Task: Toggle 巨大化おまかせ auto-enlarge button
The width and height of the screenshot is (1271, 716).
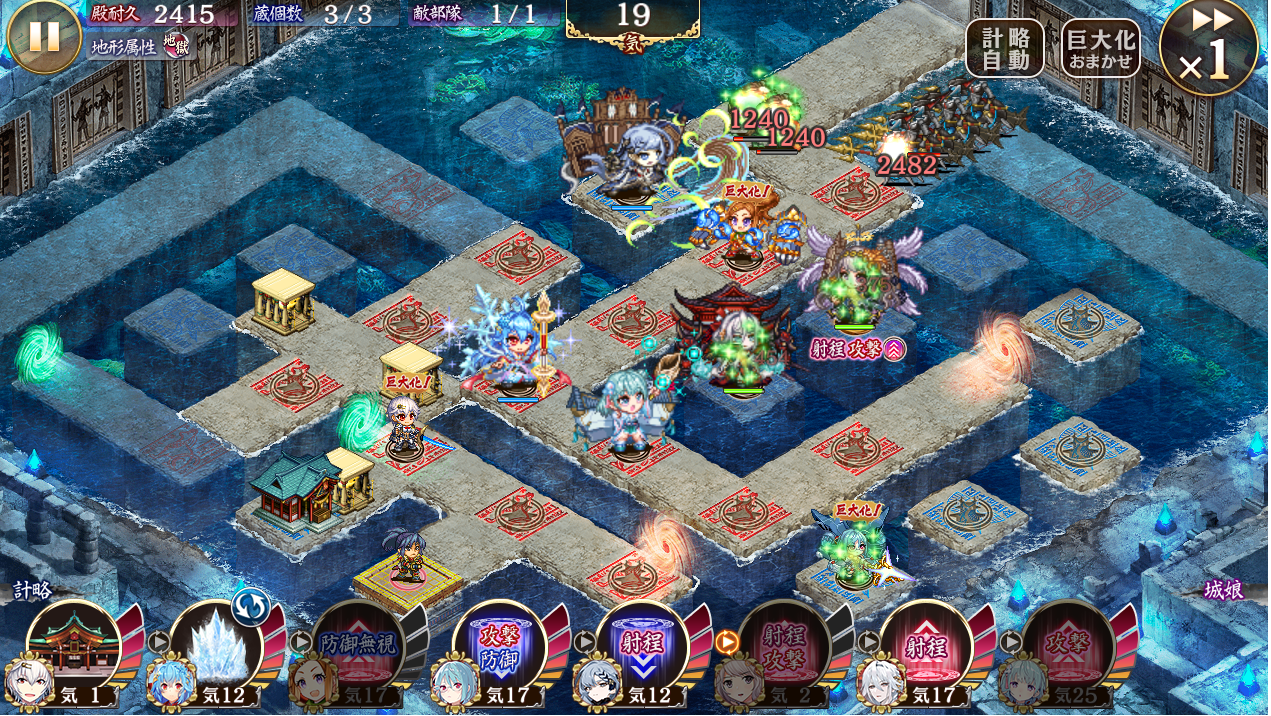Action: click(x=1100, y=48)
